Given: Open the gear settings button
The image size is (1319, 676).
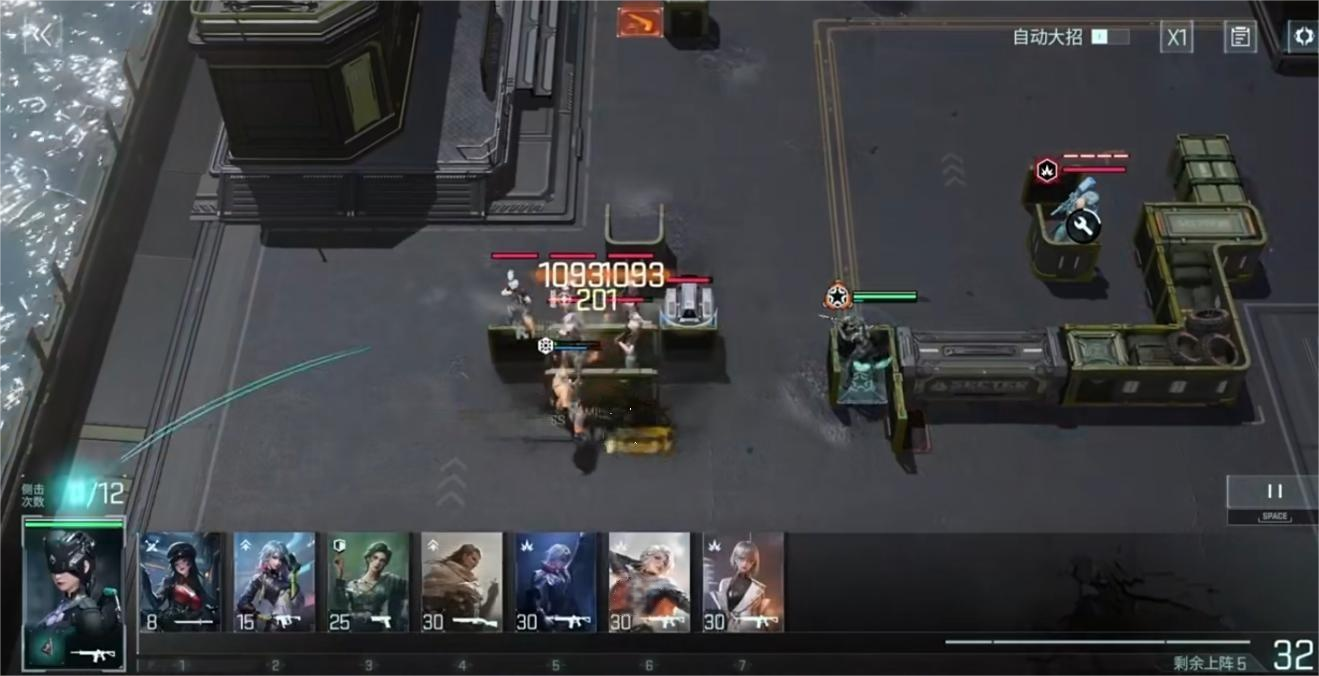Looking at the screenshot, I should pyautogui.click(x=1302, y=37).
